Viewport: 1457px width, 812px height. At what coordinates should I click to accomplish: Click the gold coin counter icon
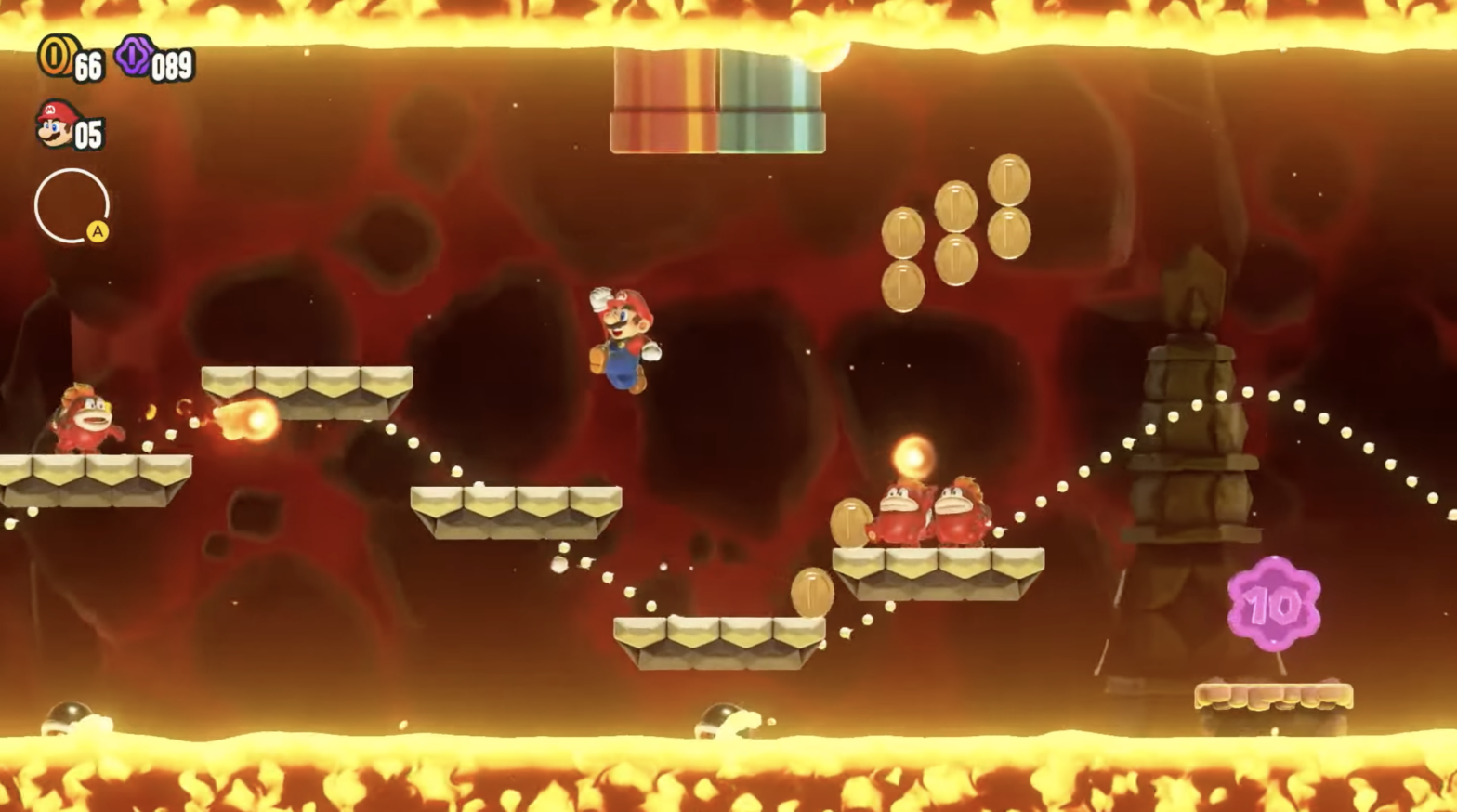pyautogui.click(x=56, y=60)
